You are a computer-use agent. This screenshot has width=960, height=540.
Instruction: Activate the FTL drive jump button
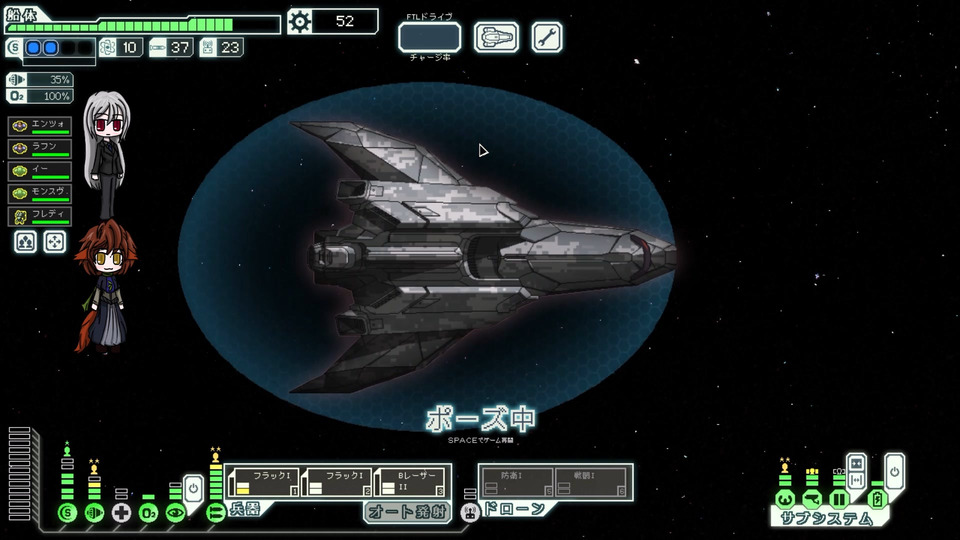point(429,37)
